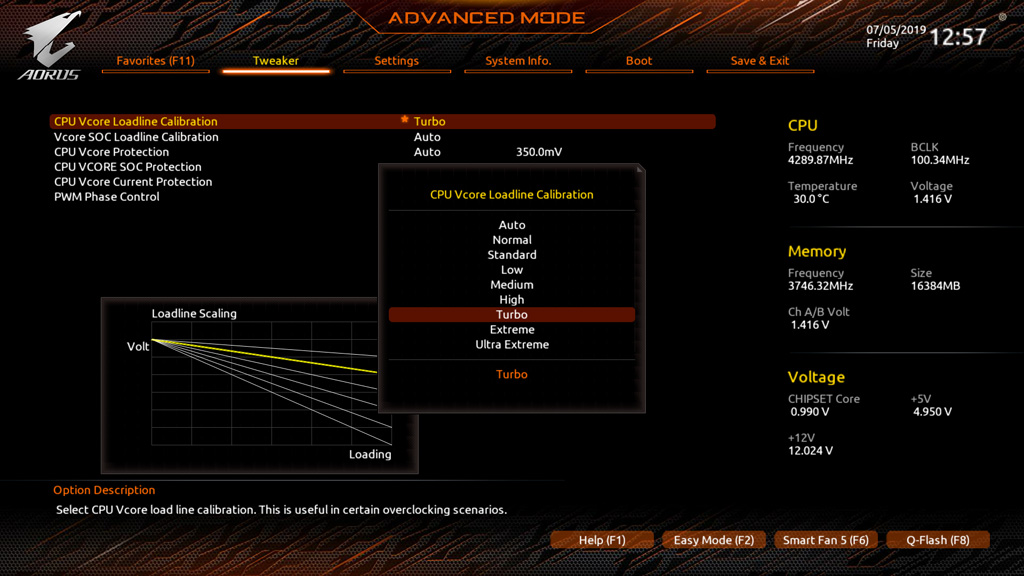The image size is (1024, 576).
Task: Switch to Easy Mode (F2)
Action: tap(713, 540)
